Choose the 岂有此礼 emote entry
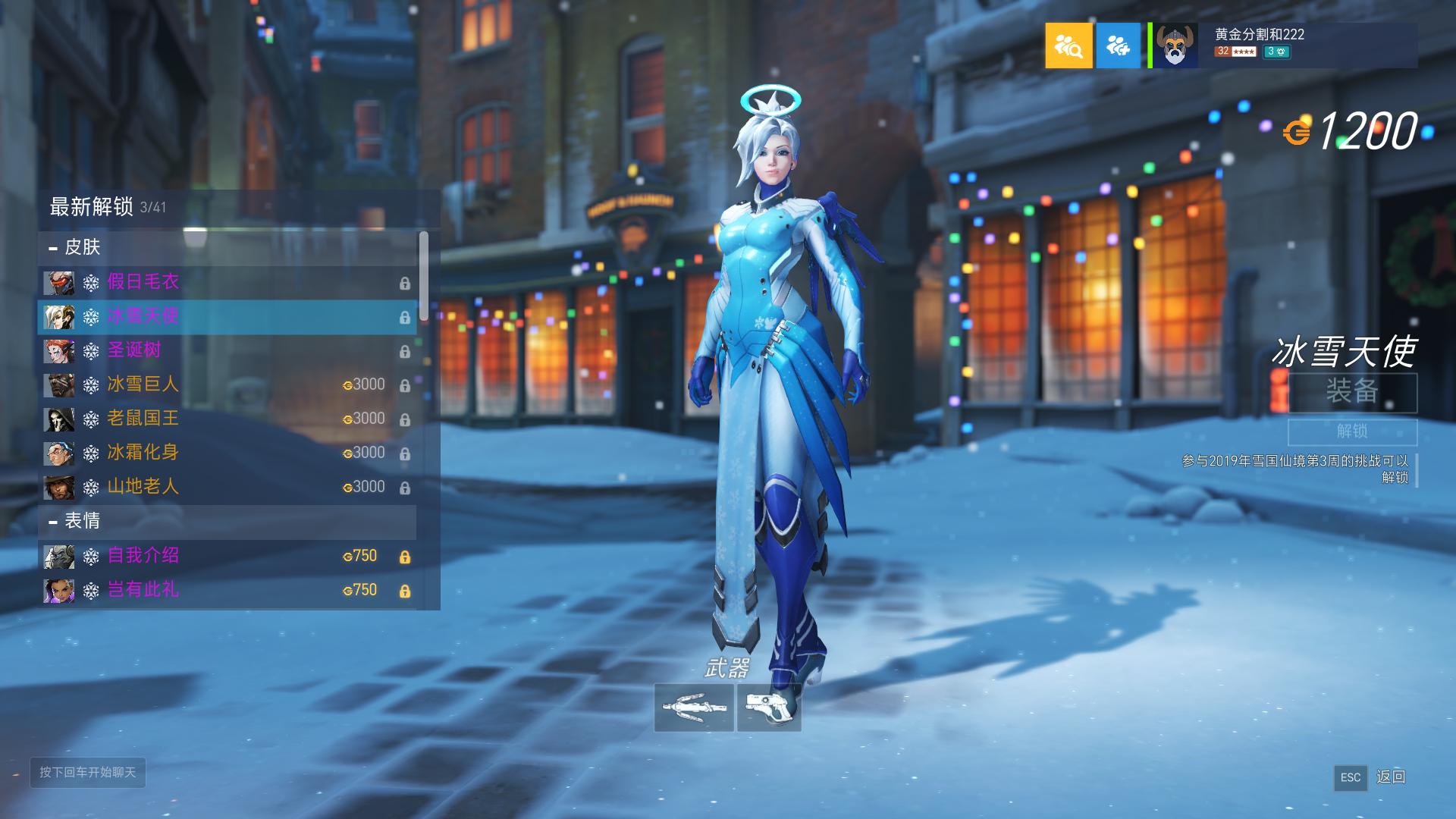Viewport: 1456px width, 819px height. (226, 590)
